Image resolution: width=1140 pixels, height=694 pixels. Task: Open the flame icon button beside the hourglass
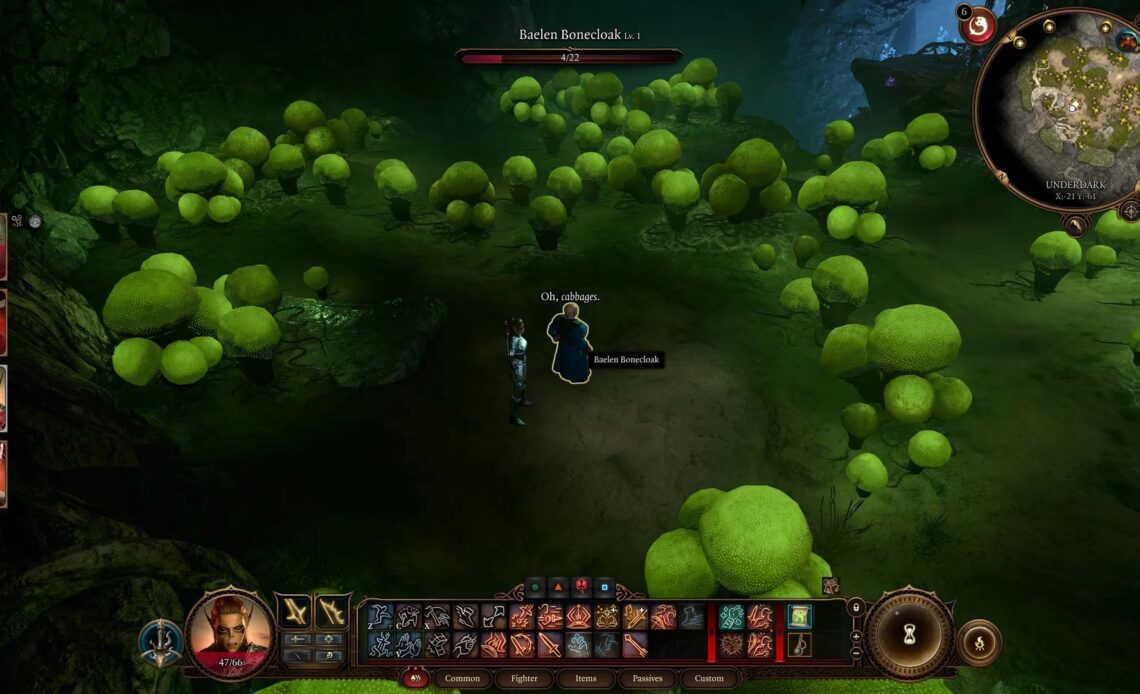point(978,642)
